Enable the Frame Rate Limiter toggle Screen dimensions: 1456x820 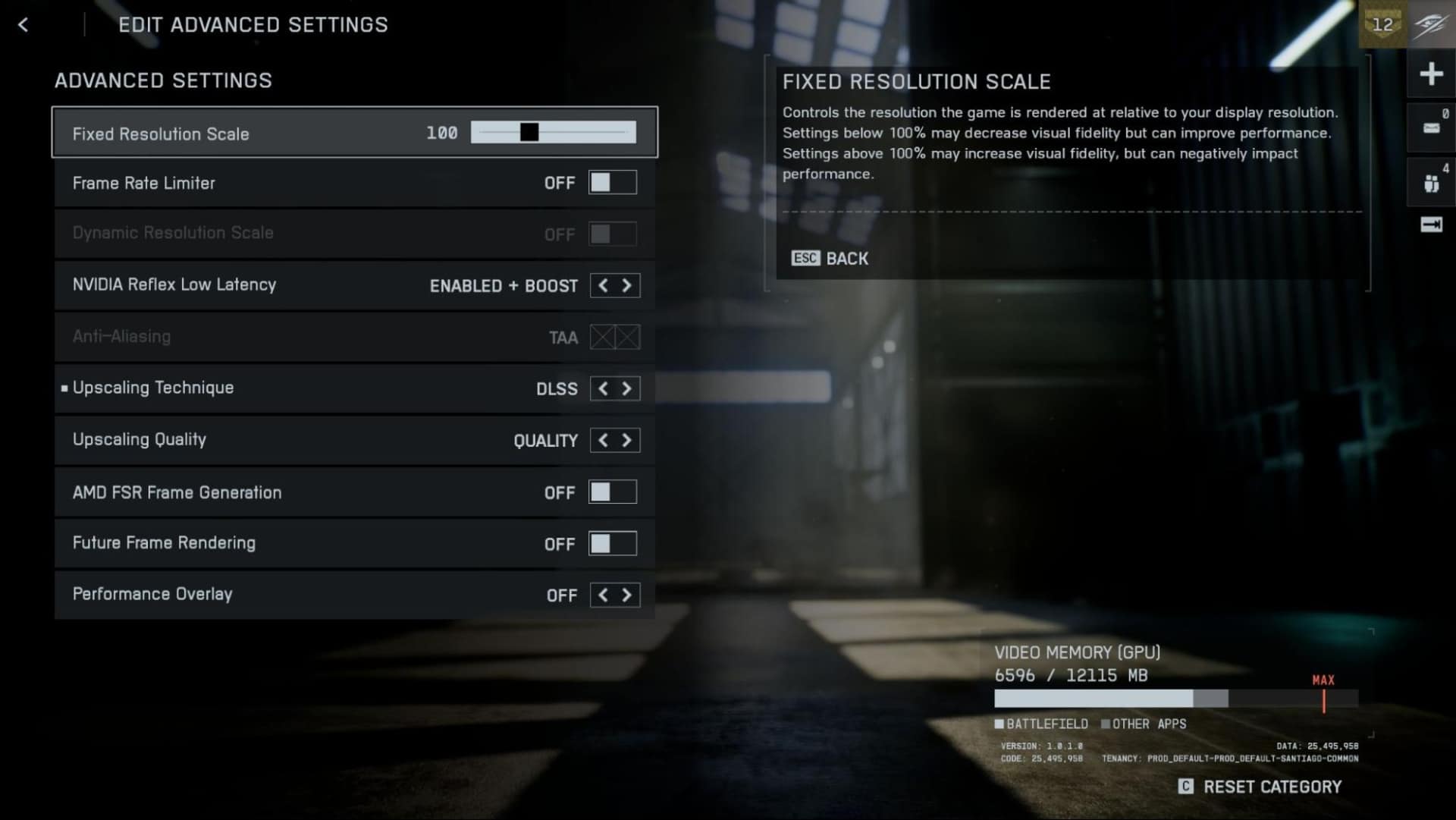coord(613,182)
